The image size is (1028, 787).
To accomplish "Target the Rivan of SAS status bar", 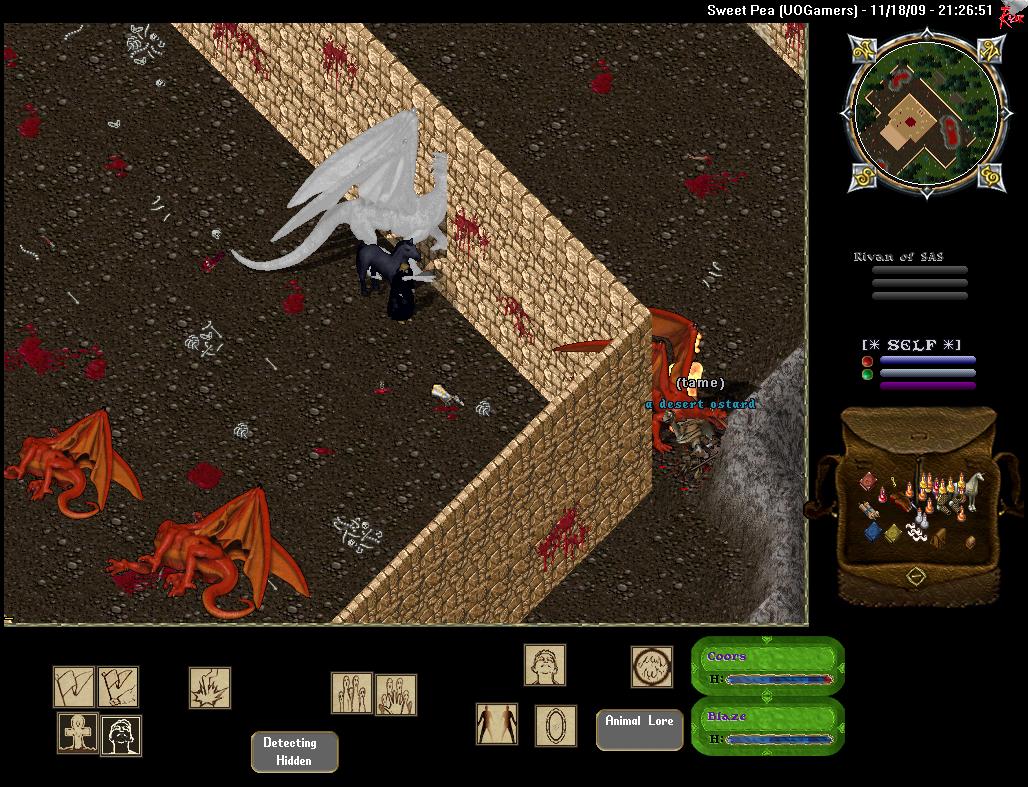I will (911, 276).
